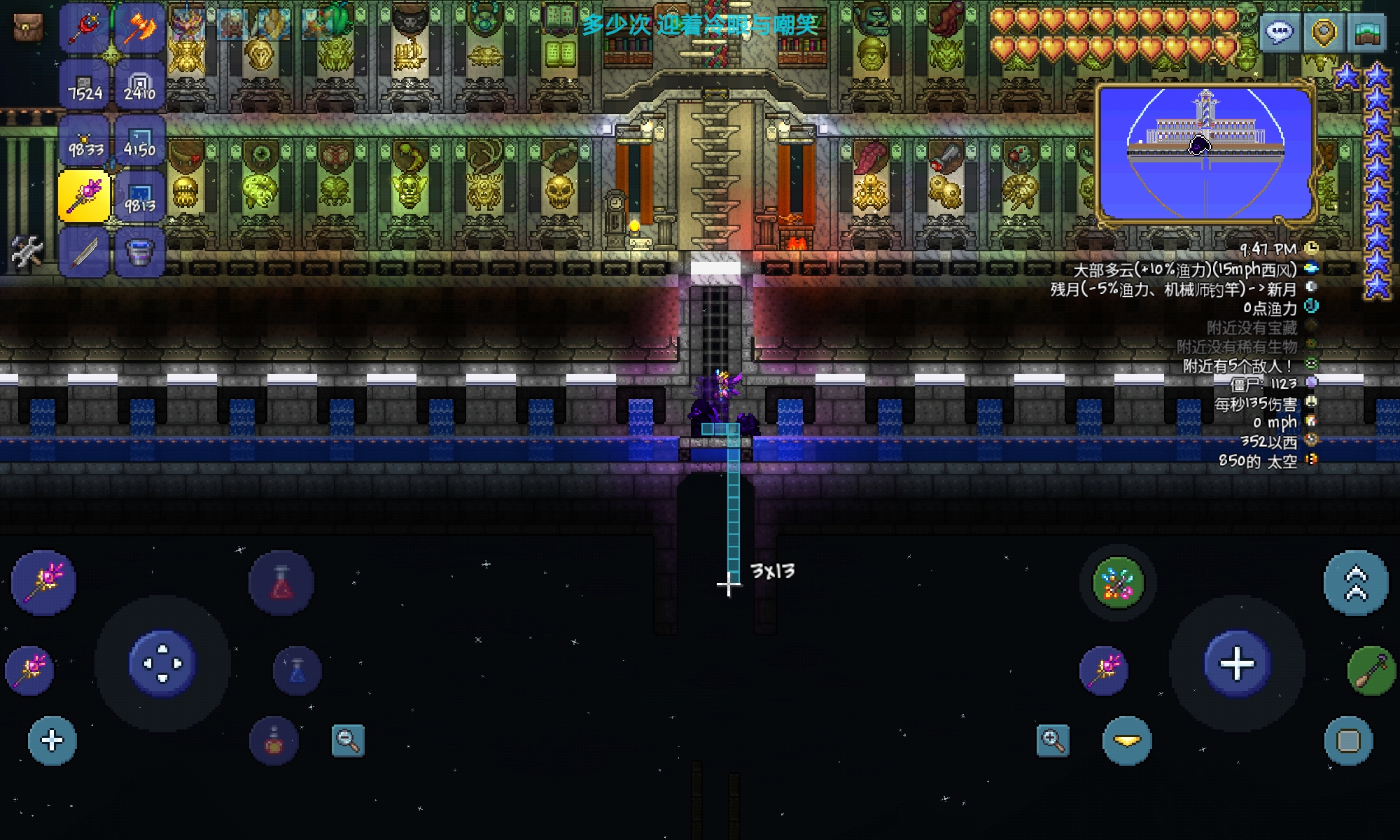
Task: Select the hotbar stack numbered 4150
Action: (140, 141)
